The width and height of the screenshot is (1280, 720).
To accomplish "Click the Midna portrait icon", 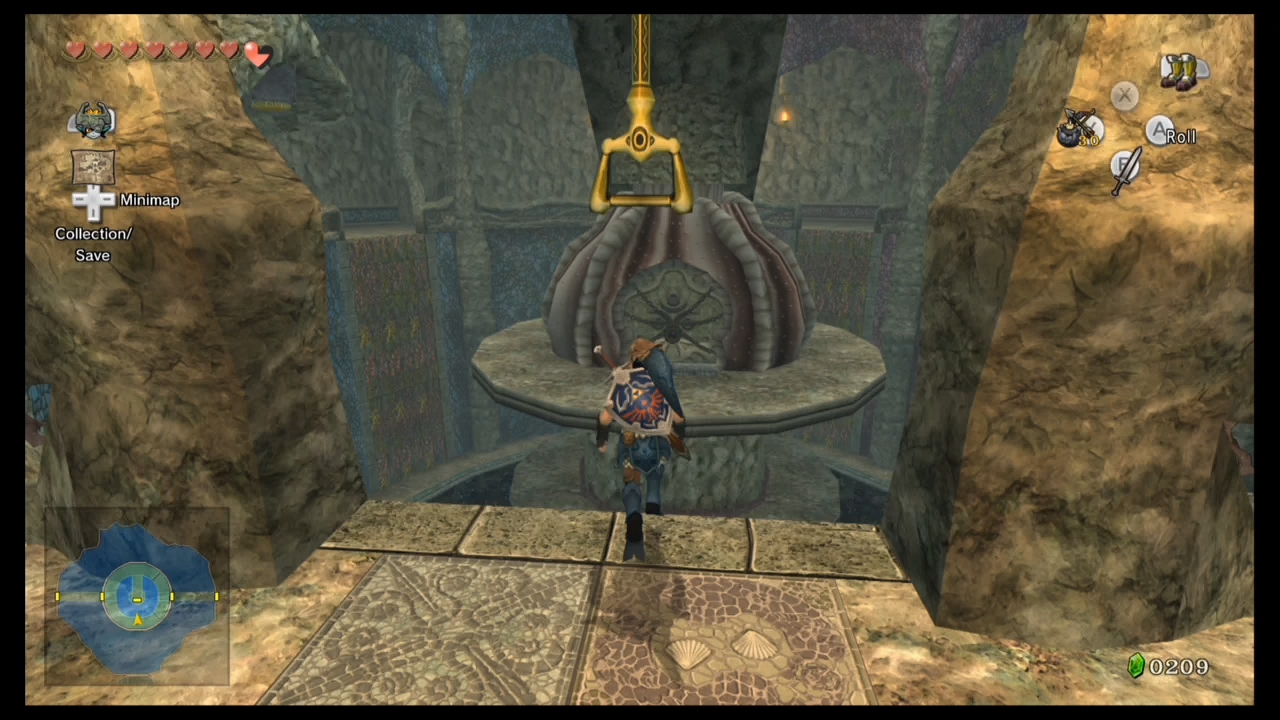I will click(92, 120).
